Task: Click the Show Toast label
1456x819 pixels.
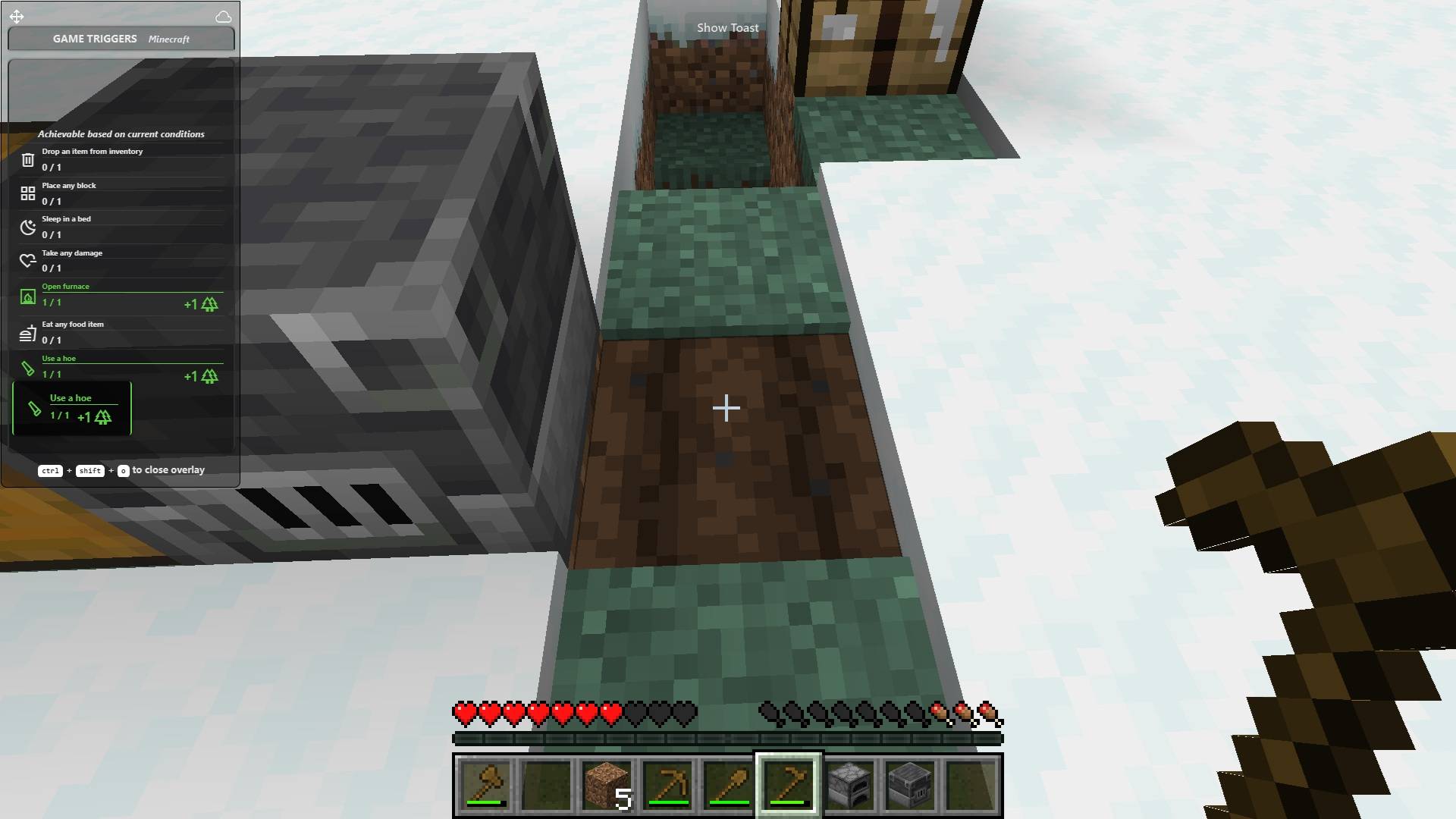Action: click(726, 27)
